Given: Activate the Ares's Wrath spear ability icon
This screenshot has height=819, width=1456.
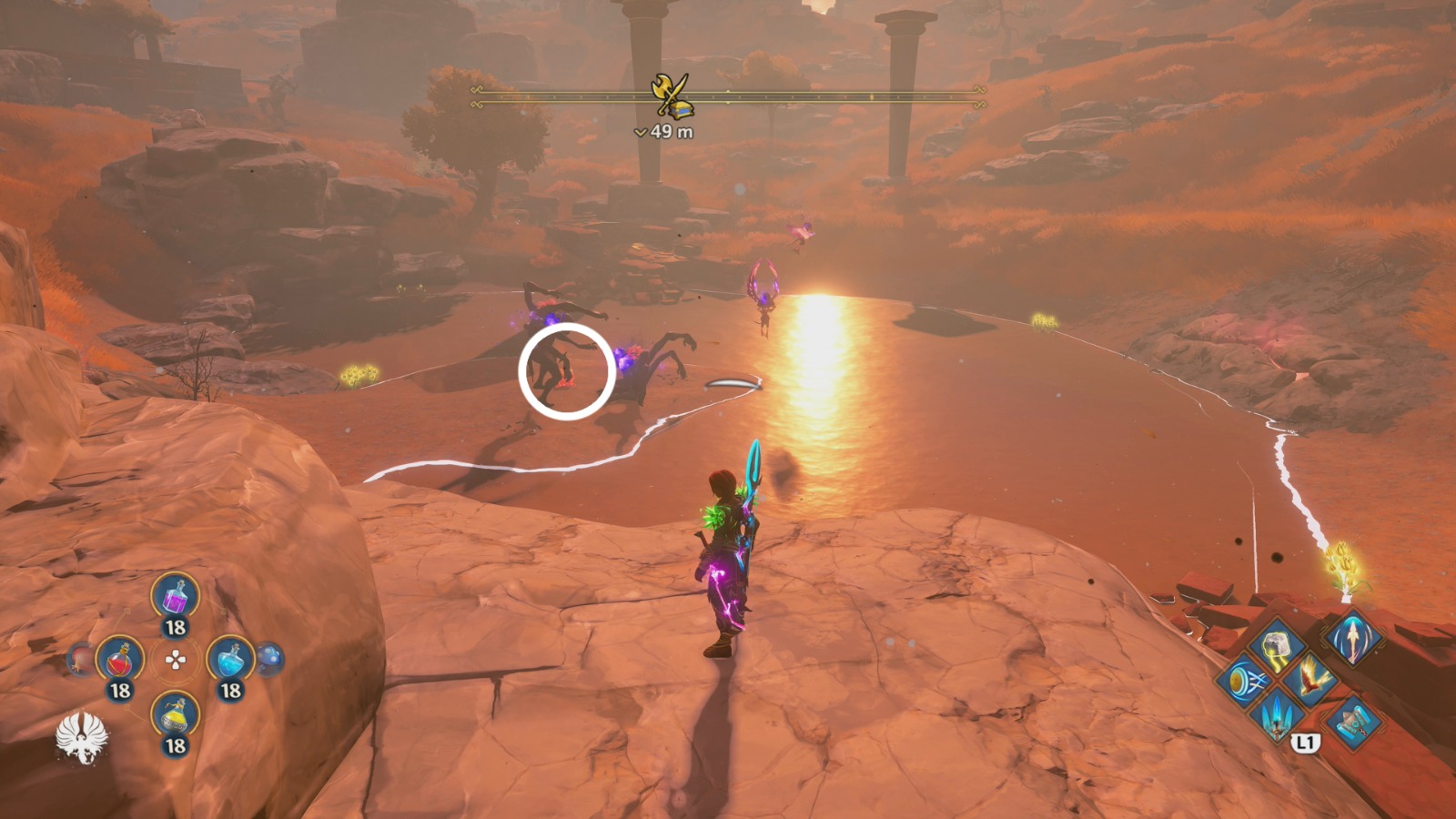Looking at the screenshot, I should tap(1276, 716).
